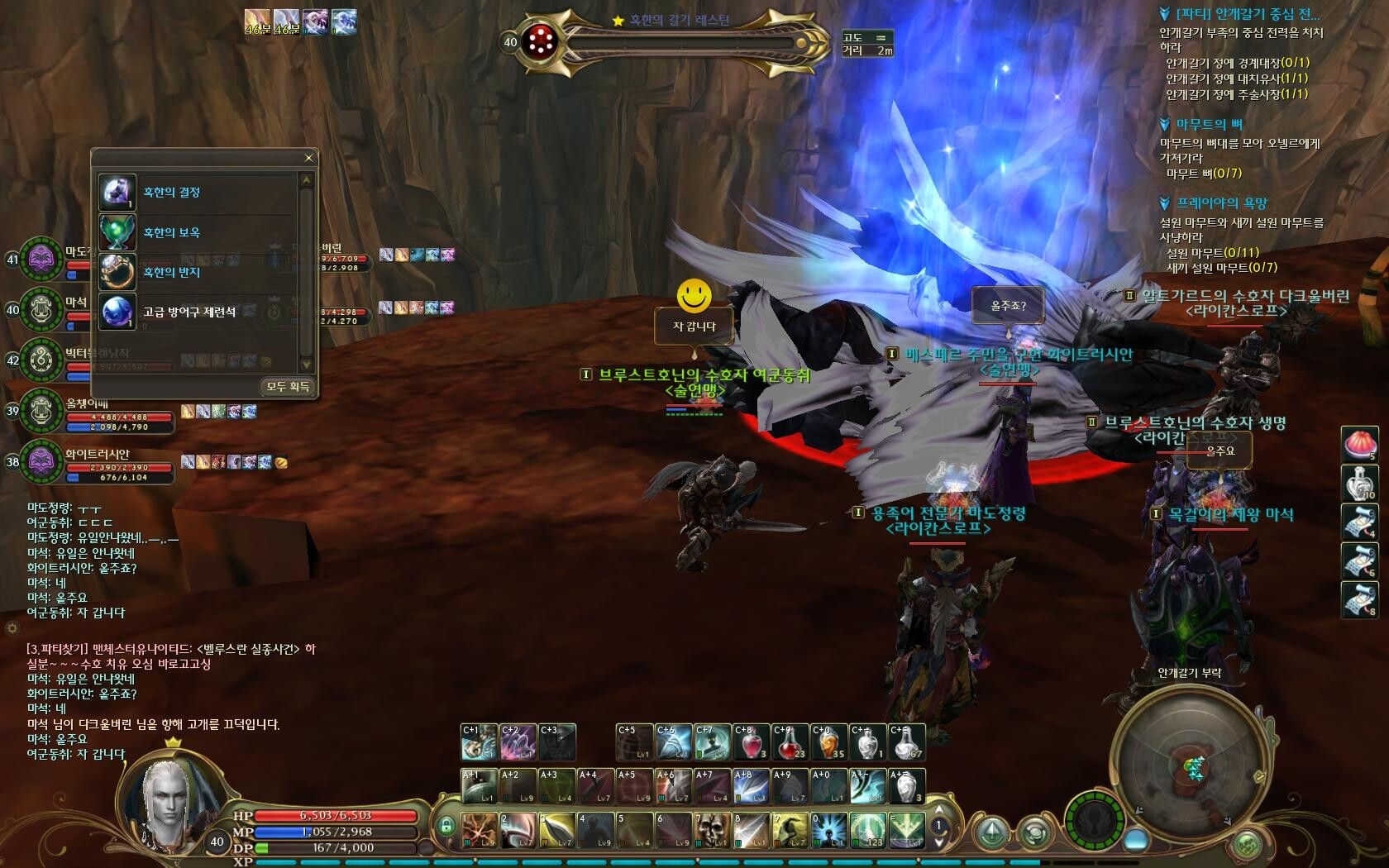Image resolution: width=1389 pixels, height=868 pixels.
Task: Take the 혹한의 보옥 loot item
Action: pyautogui.click(x=172, y=232)
